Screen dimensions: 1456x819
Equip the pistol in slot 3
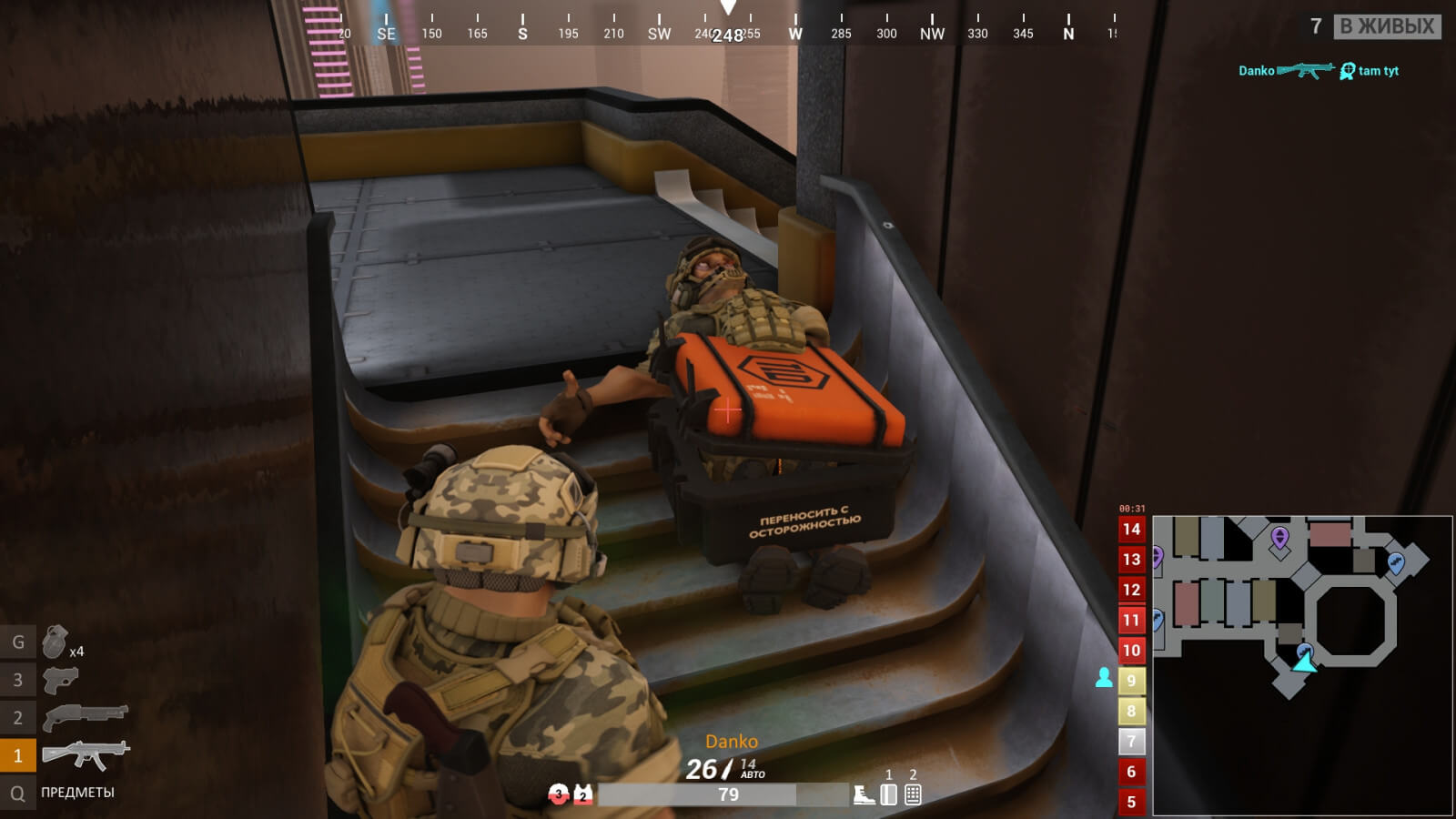pos(60,679)
